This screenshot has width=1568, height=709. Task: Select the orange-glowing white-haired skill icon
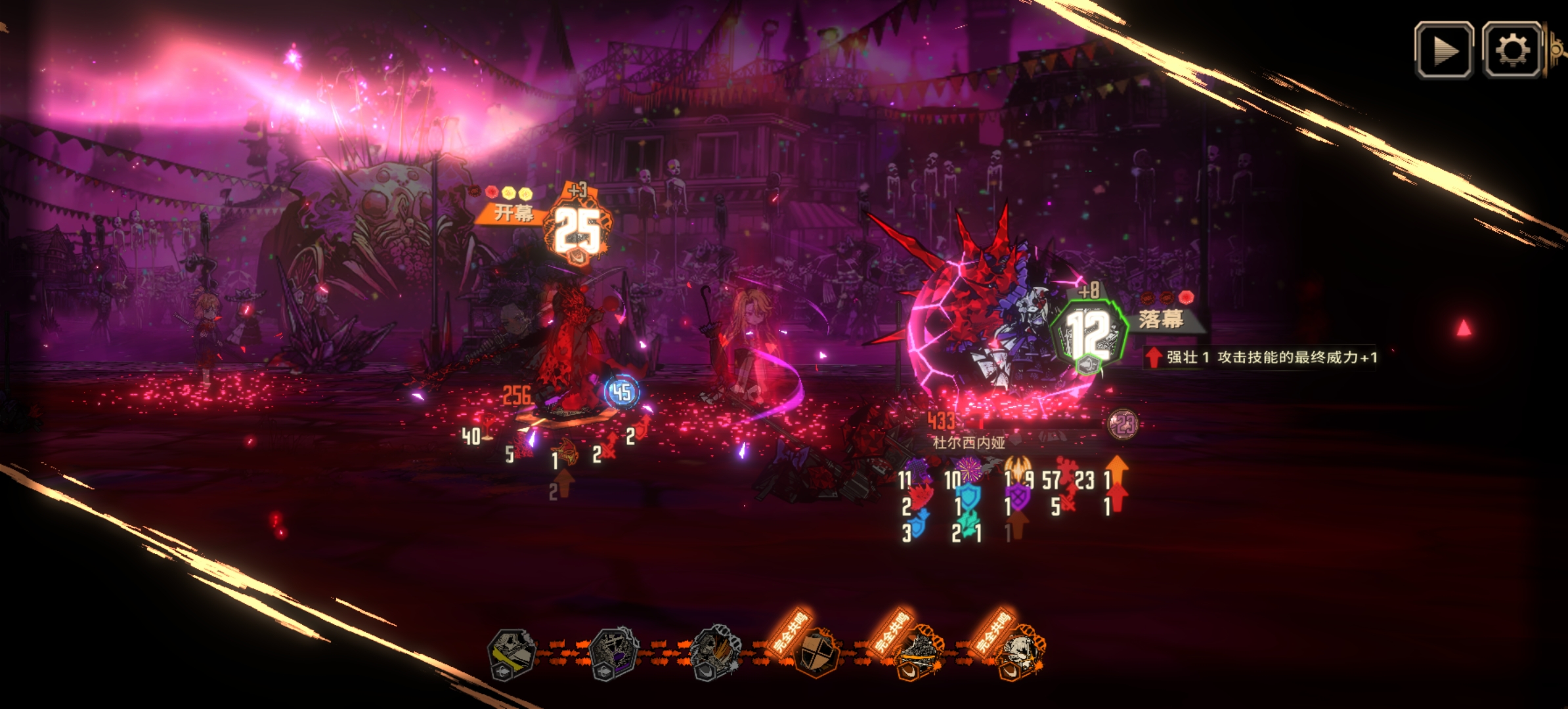pyautogui.click(x=1021, y=653)
